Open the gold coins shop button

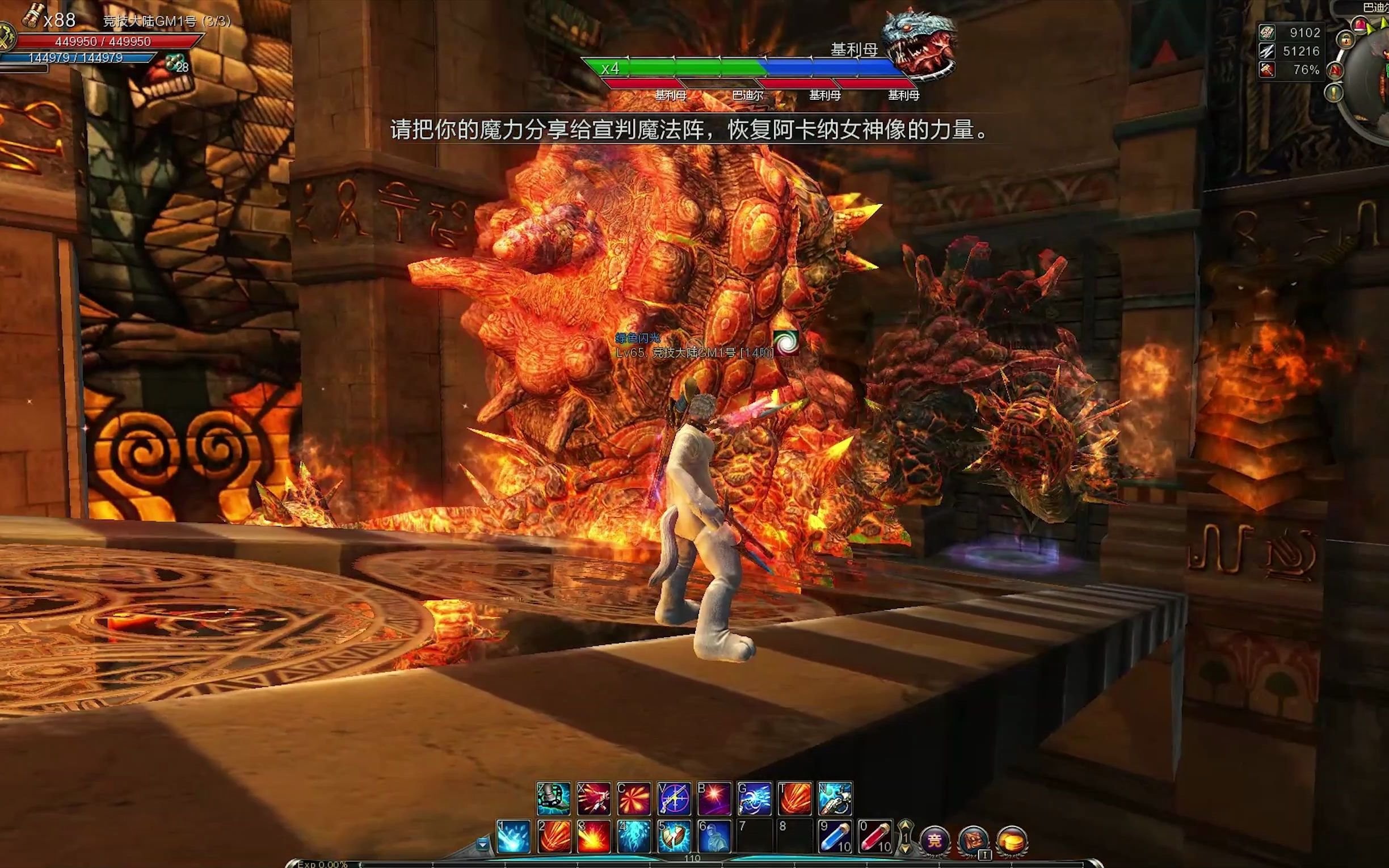[x=1012, y=841]
